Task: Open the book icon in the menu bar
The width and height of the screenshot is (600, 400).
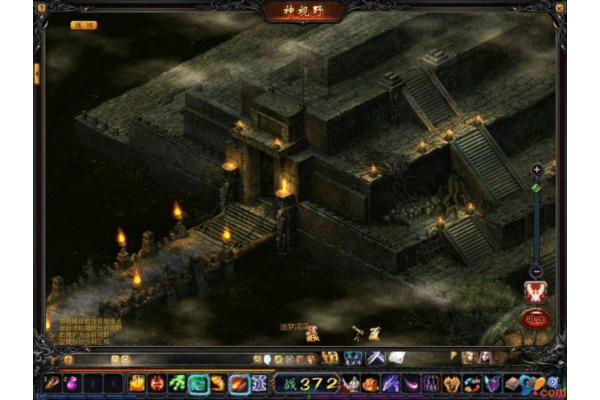Action: pyautogui.click(x=511, y=382)
